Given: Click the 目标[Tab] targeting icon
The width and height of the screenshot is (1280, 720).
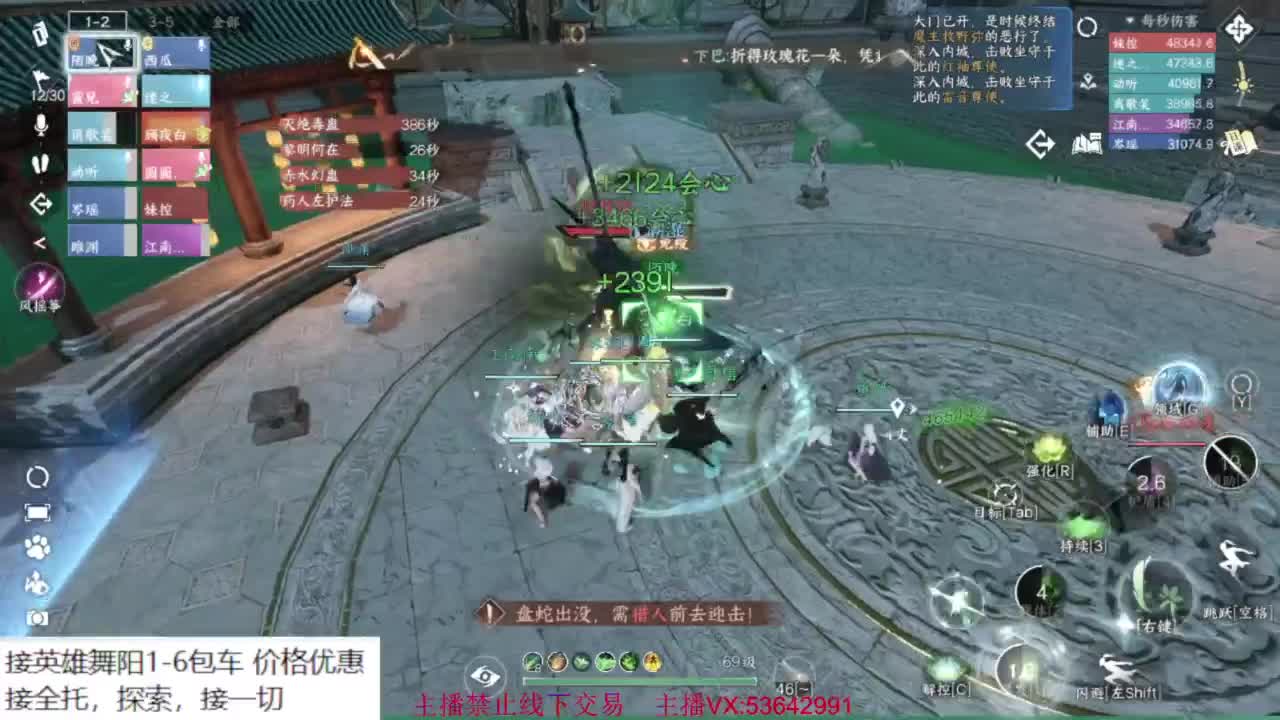Looking at the screenshot, I should pos(1003,491).
